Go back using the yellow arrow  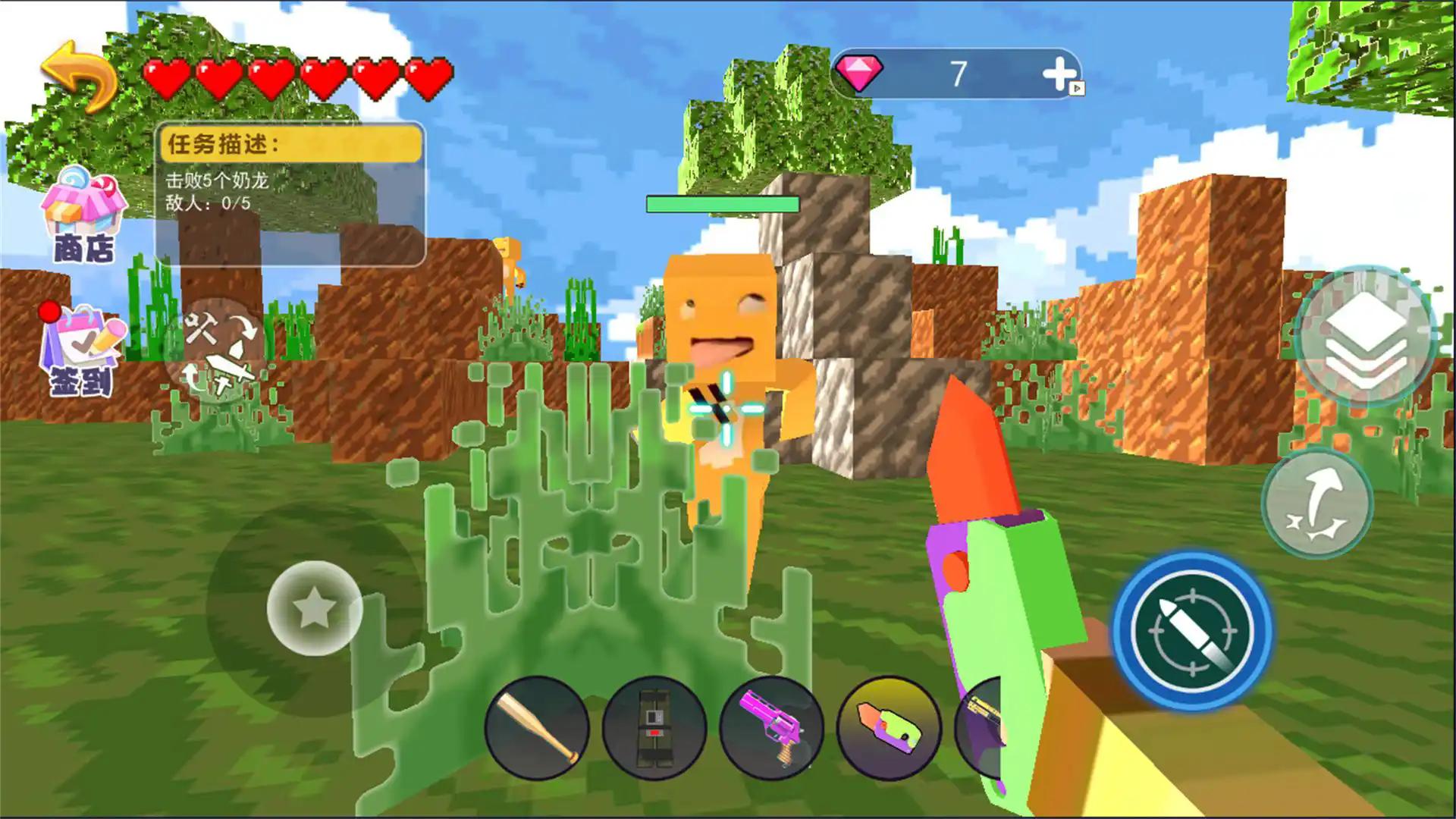[78, 76]
